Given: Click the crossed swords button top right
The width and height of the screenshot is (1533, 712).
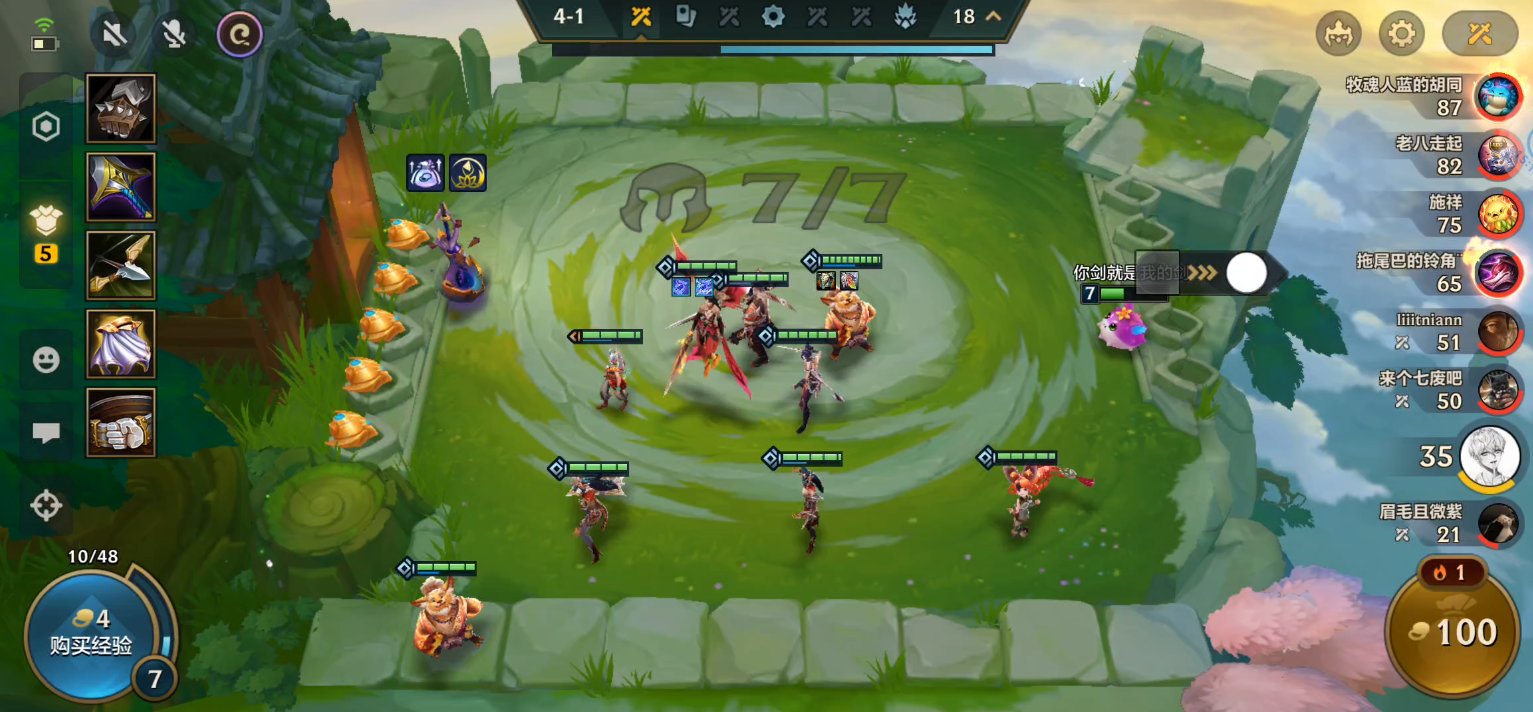Looking at the screenshot, I should [1479, 35].
